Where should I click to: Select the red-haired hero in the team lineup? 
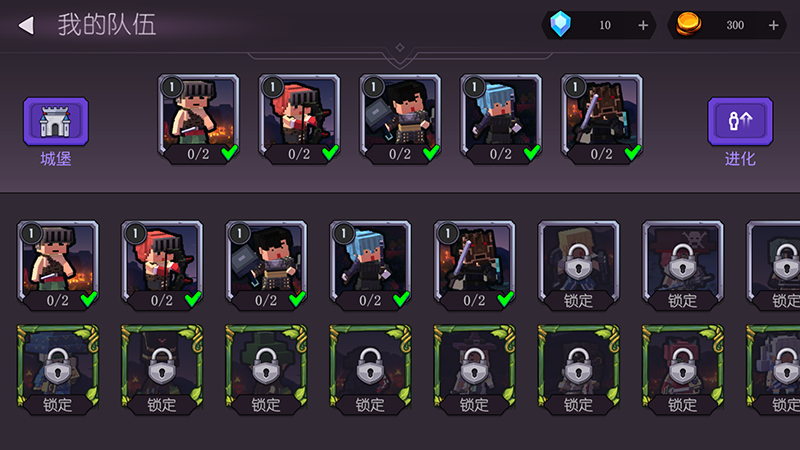(x=299, y=118)
